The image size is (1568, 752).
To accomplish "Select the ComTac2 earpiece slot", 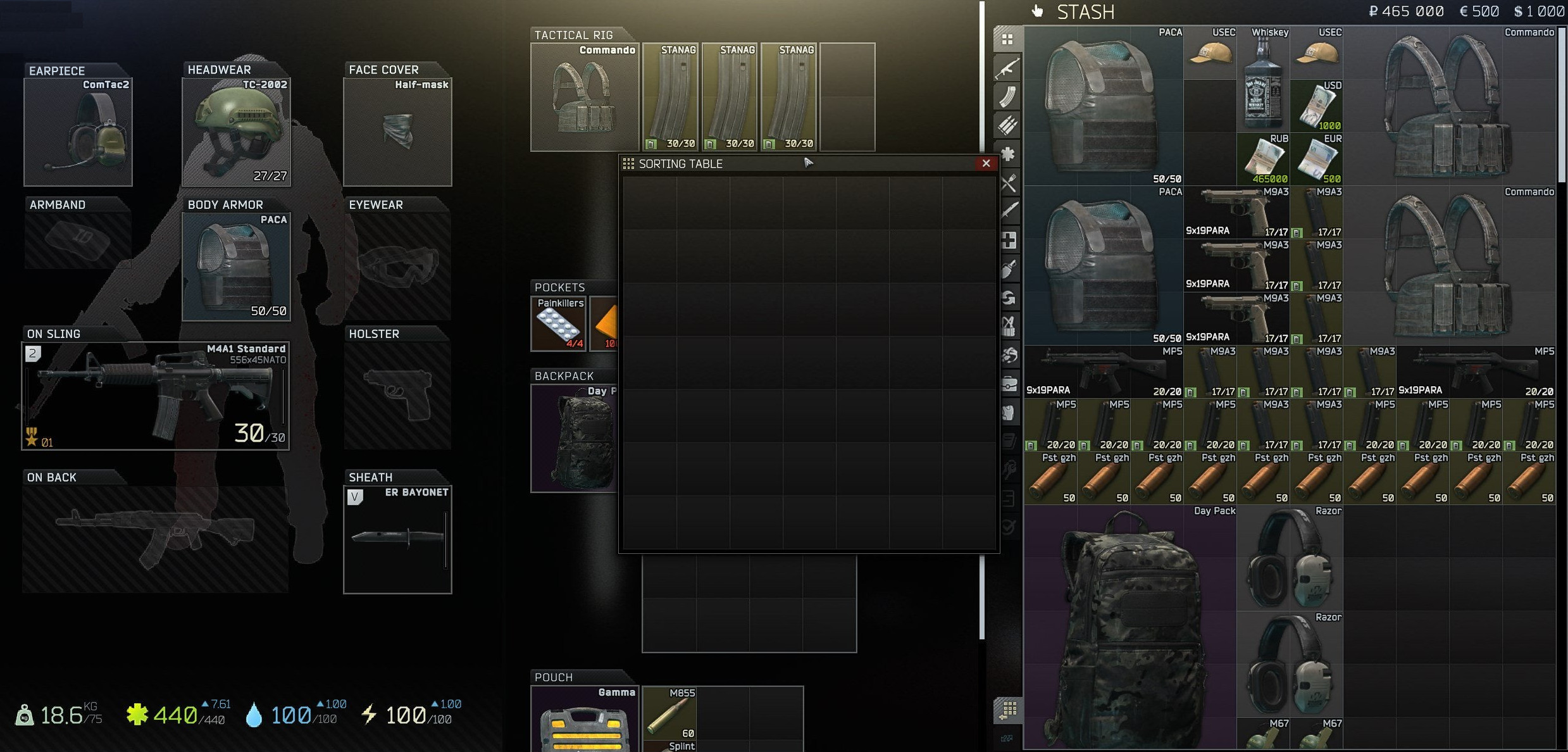I will (78, 132).
